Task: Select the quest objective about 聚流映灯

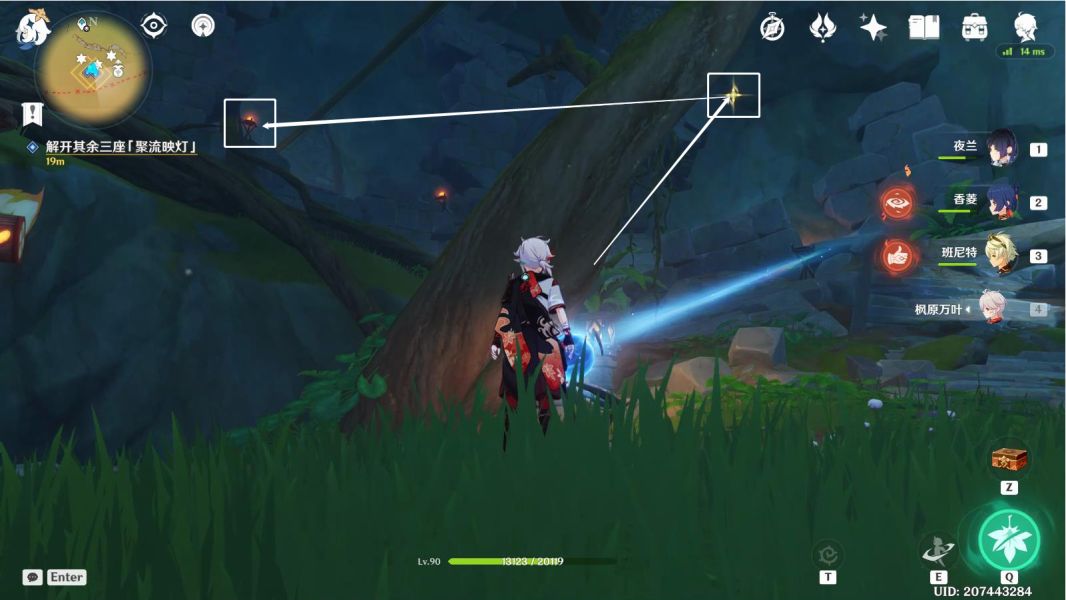Action: [x=120, y=147]
